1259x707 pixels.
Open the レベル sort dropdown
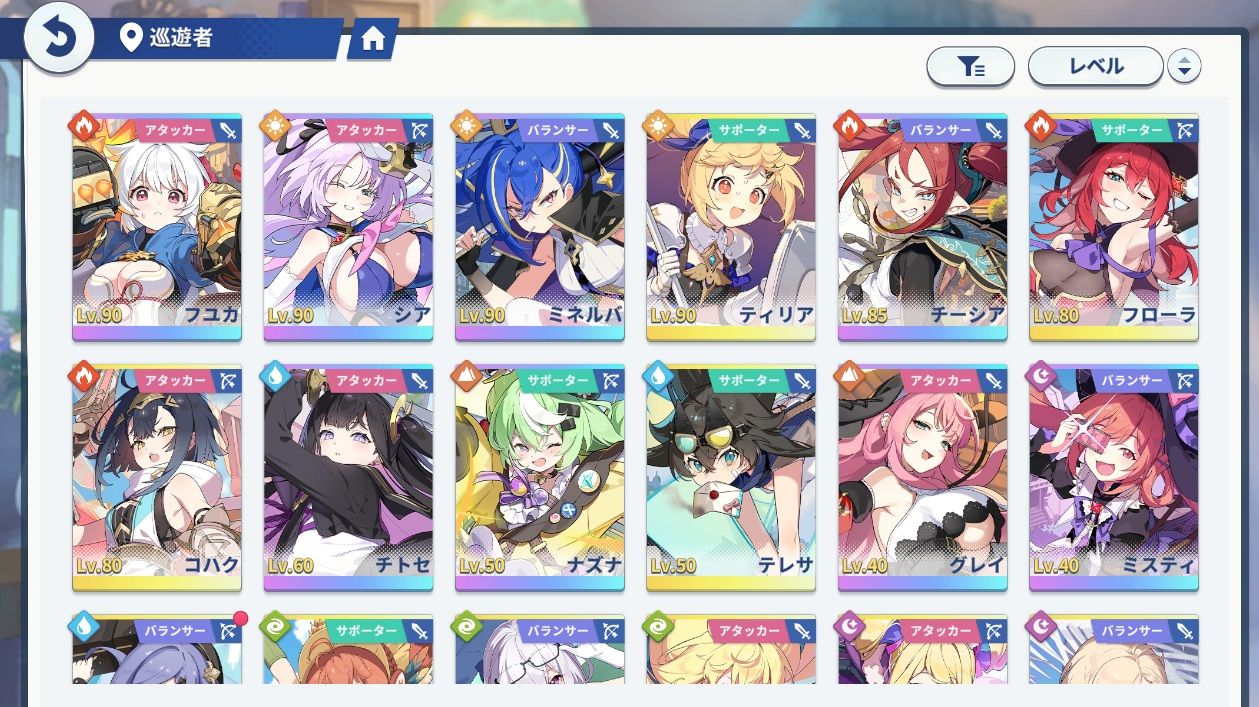click(1095, 67)
